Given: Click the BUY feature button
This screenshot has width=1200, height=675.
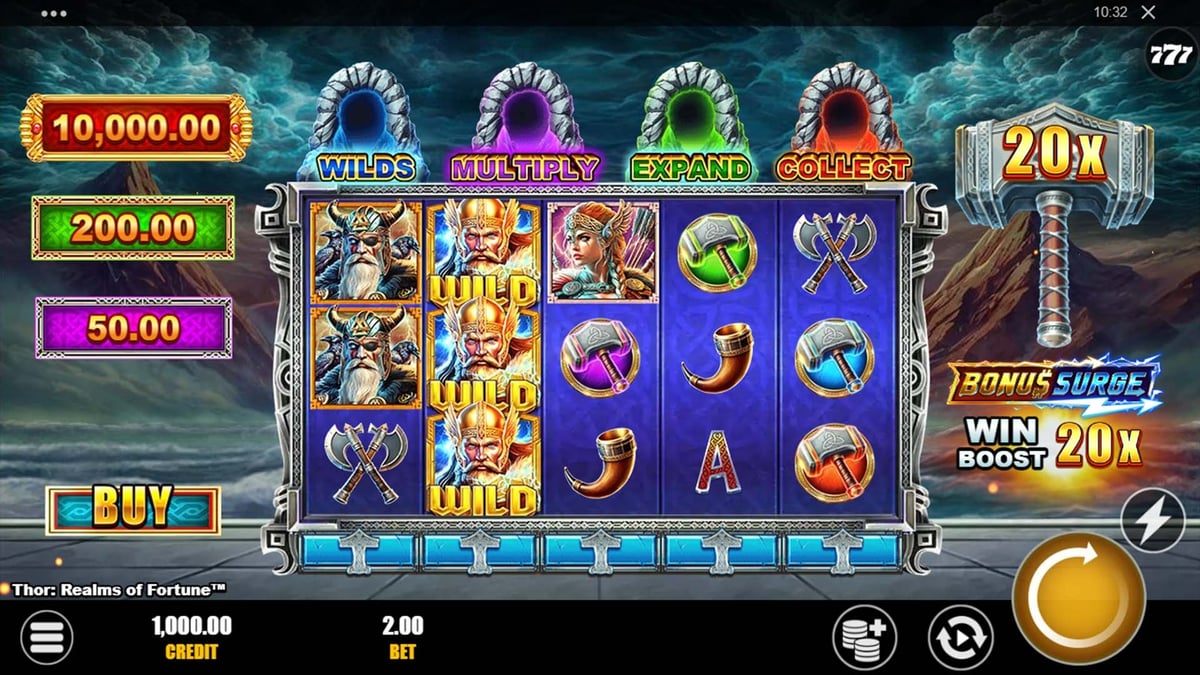Looking at the screenshot, I should 133,510.
